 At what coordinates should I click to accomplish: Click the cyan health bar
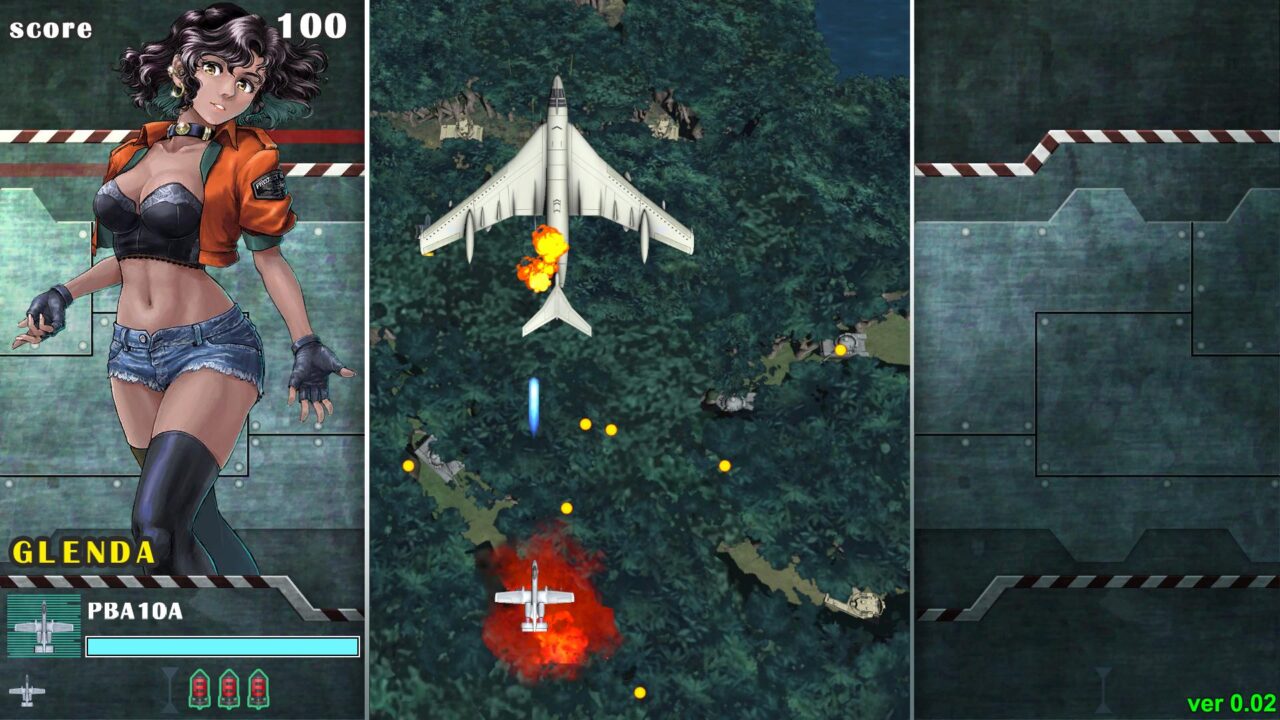point(222,645)
